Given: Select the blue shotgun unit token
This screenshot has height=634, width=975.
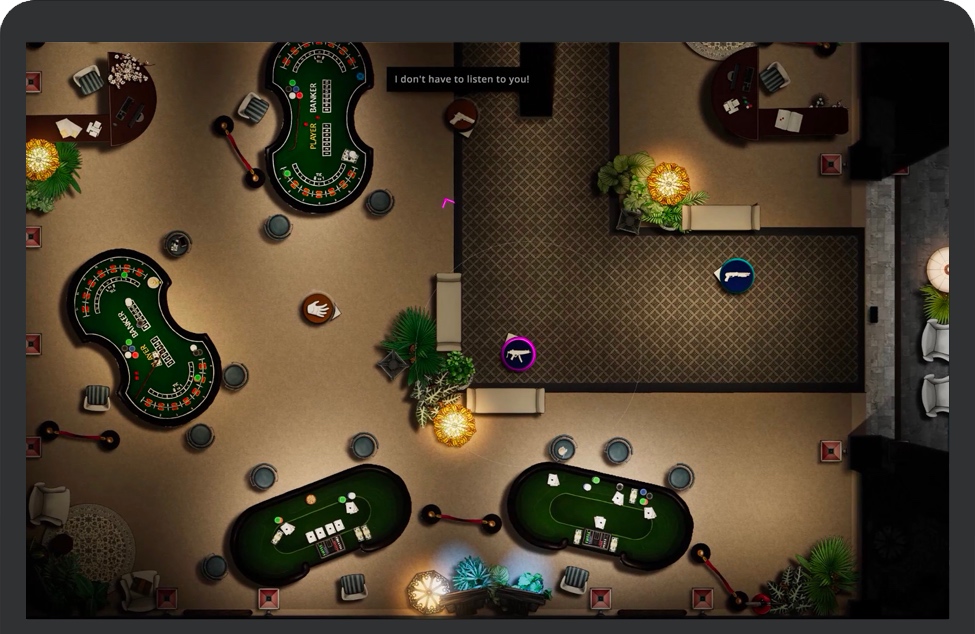Looking at the screenshot, I should click(x=736, y=275).
